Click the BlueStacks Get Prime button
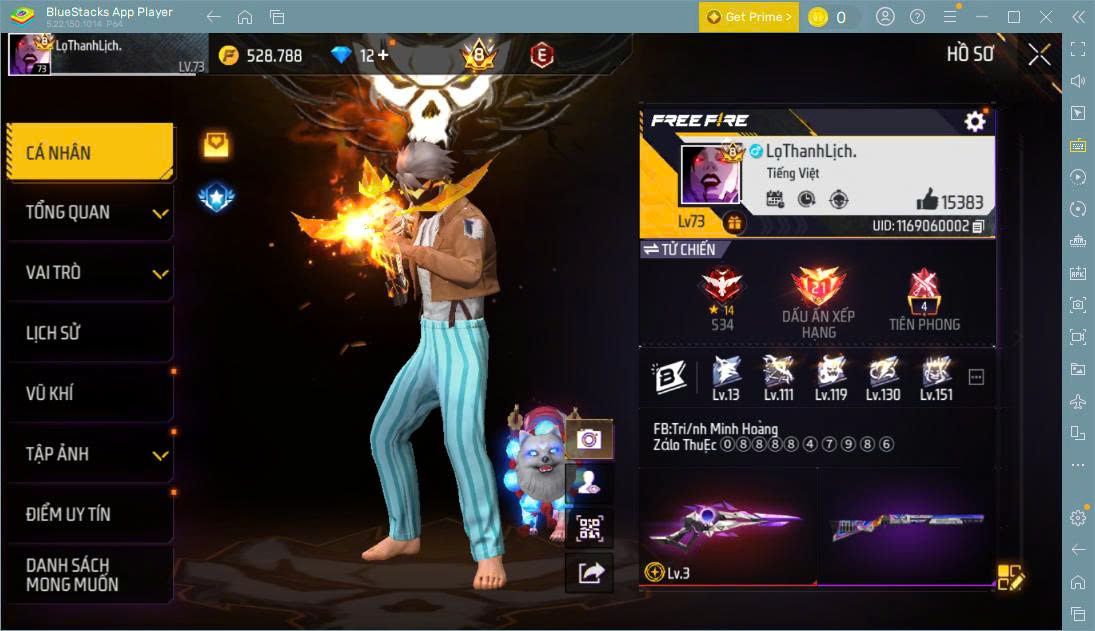1095x631 pixels. [x=749, y=17]
